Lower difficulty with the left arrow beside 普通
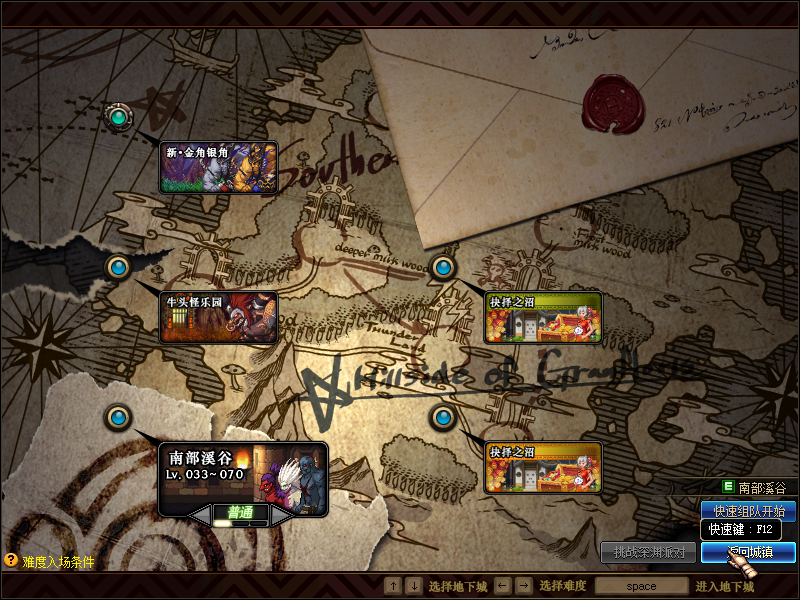The height and width of the screenshot is (600, 800). [200, 513]
